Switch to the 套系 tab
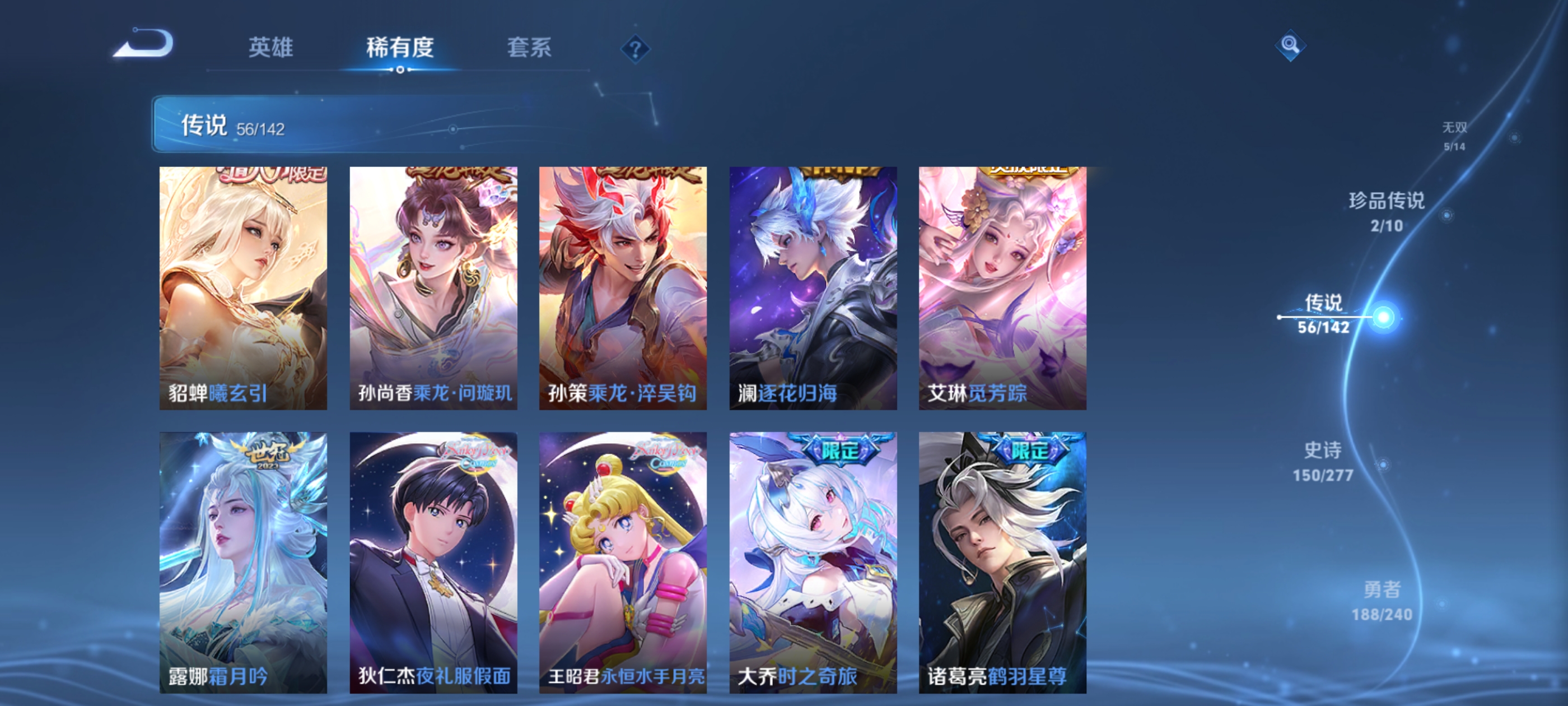This screenshot has height=706, width=1568. tap(528, 48)
